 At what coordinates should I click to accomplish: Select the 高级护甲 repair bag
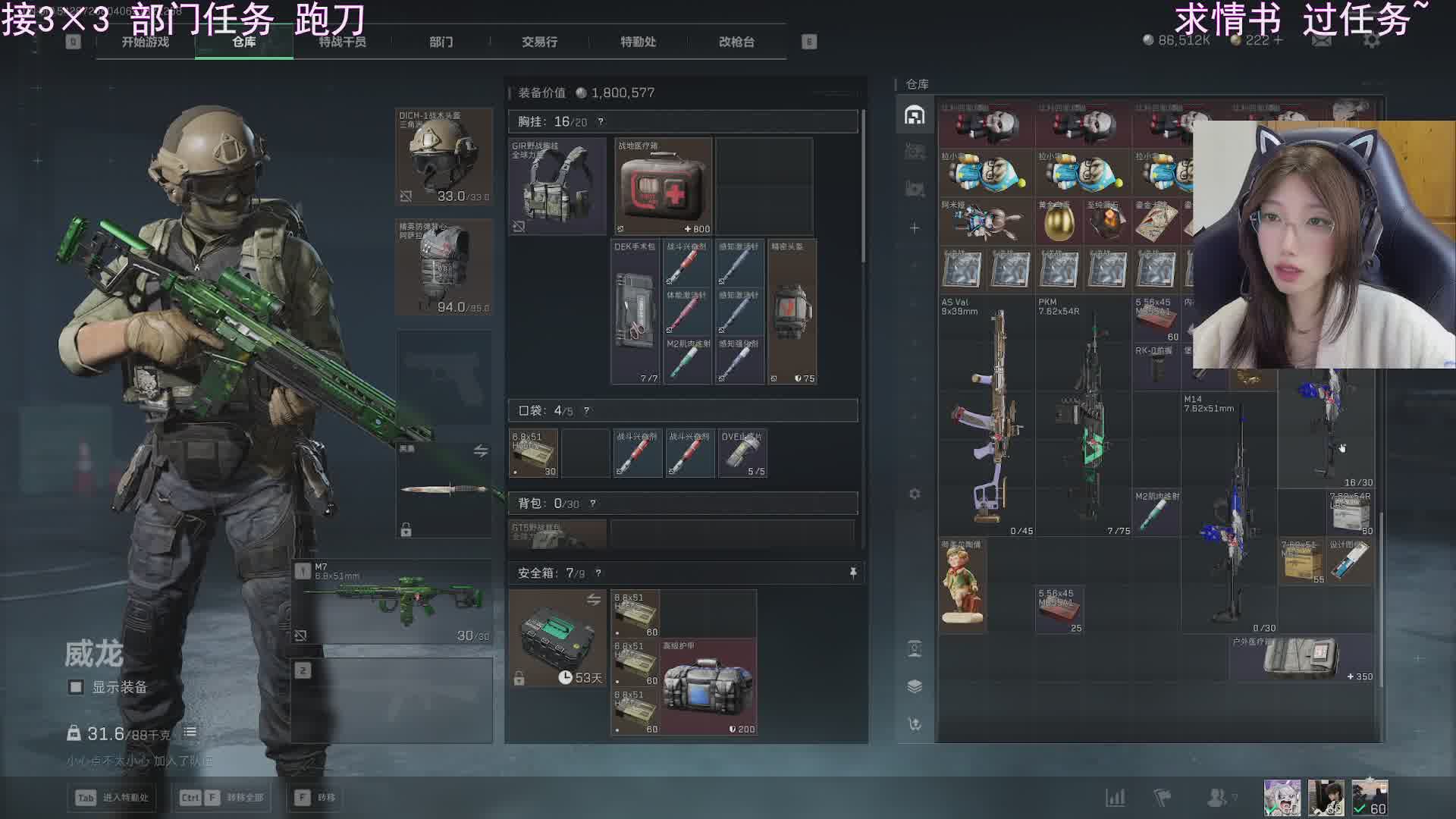click(708, 687)
